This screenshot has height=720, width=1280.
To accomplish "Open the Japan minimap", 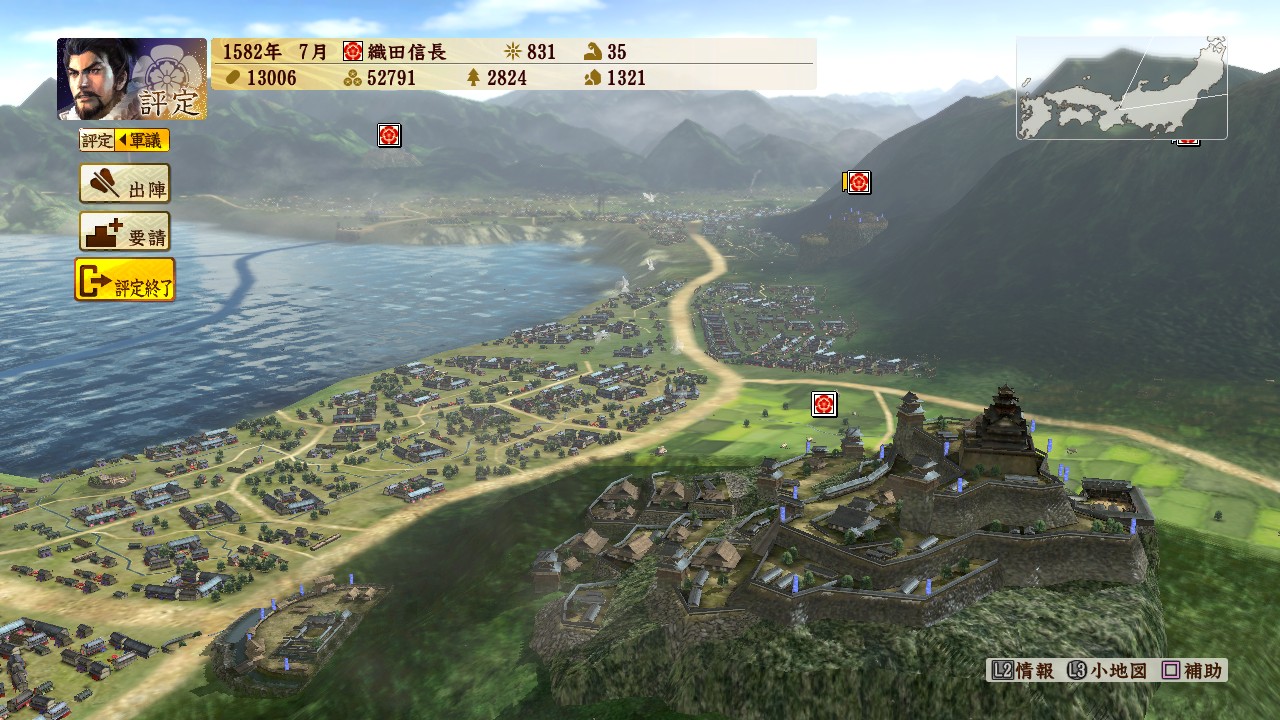I will tap(1121, 88).
